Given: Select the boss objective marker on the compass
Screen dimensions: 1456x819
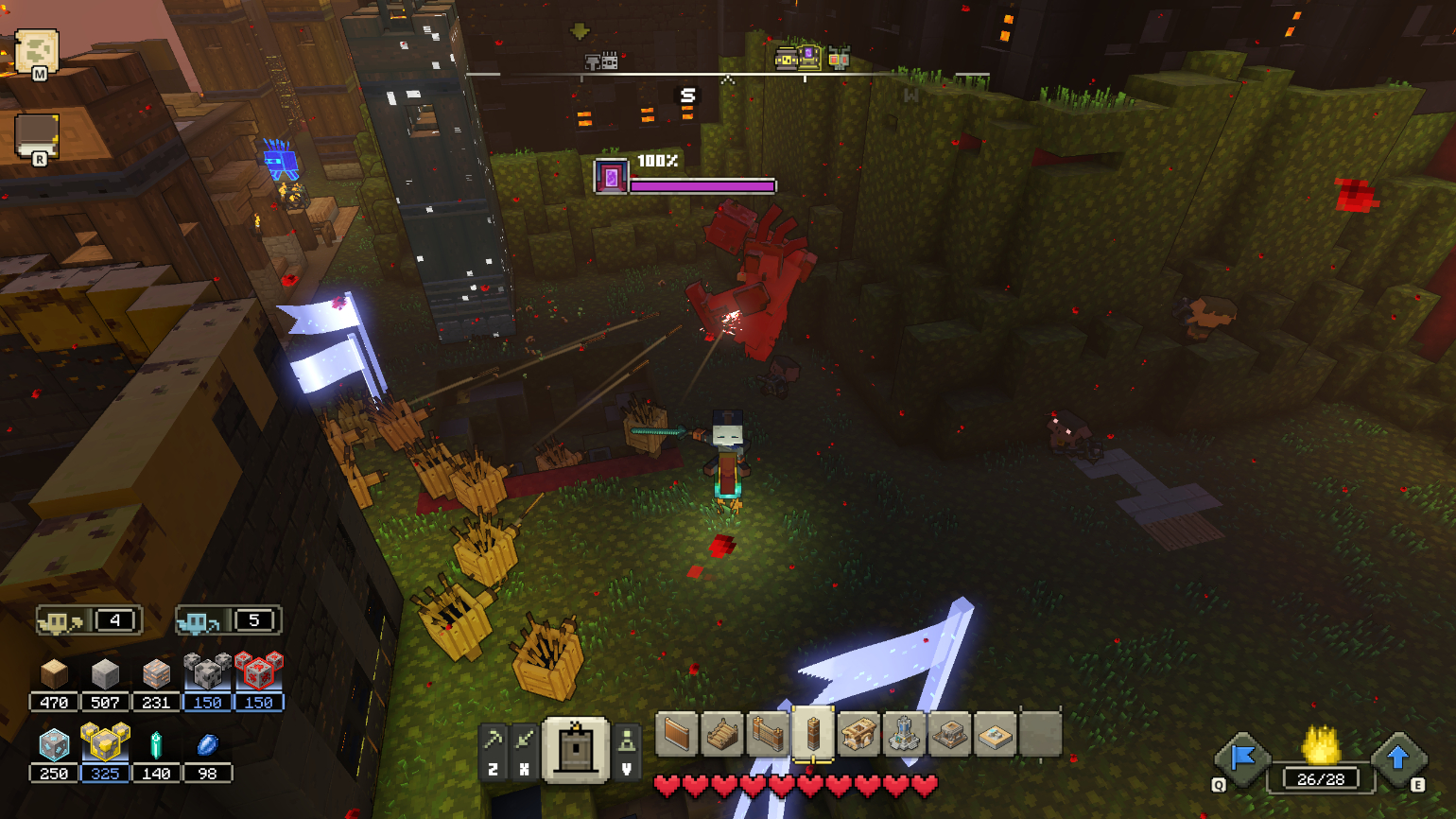Looking at the screenshot, I should tap(808, 59).
